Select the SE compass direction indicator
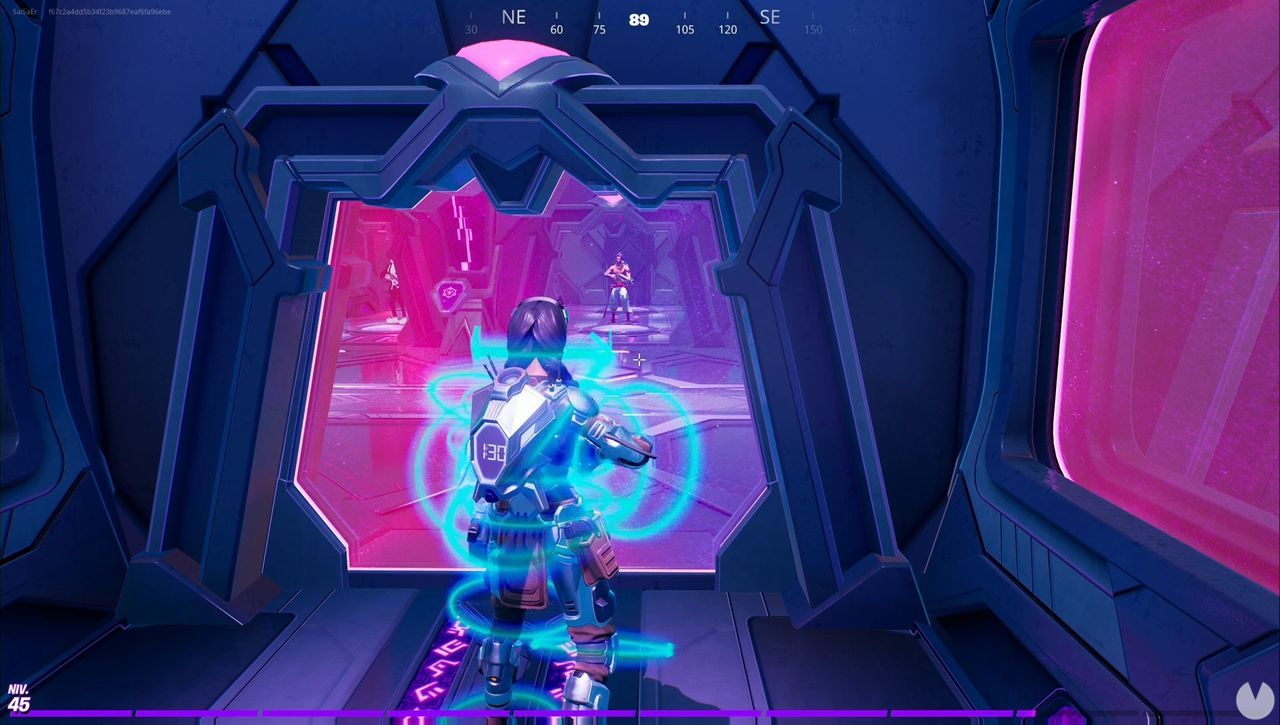Image resolution: width=1280 pixels, height=725 pixels. pos(769,17)
